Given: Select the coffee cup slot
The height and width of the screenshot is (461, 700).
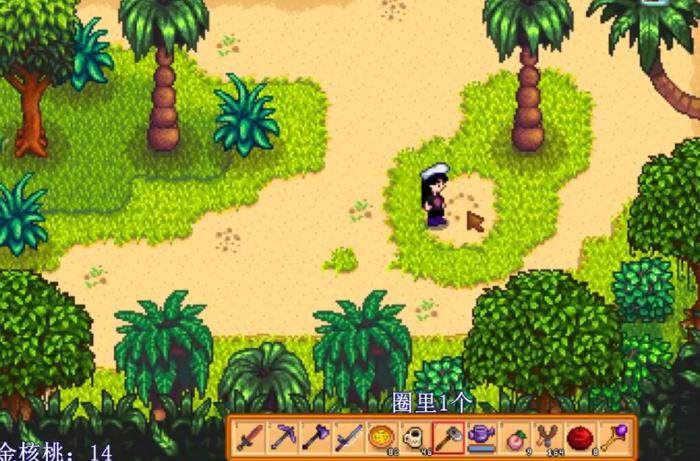Looking at the screenshot, I should coord(414,438).
